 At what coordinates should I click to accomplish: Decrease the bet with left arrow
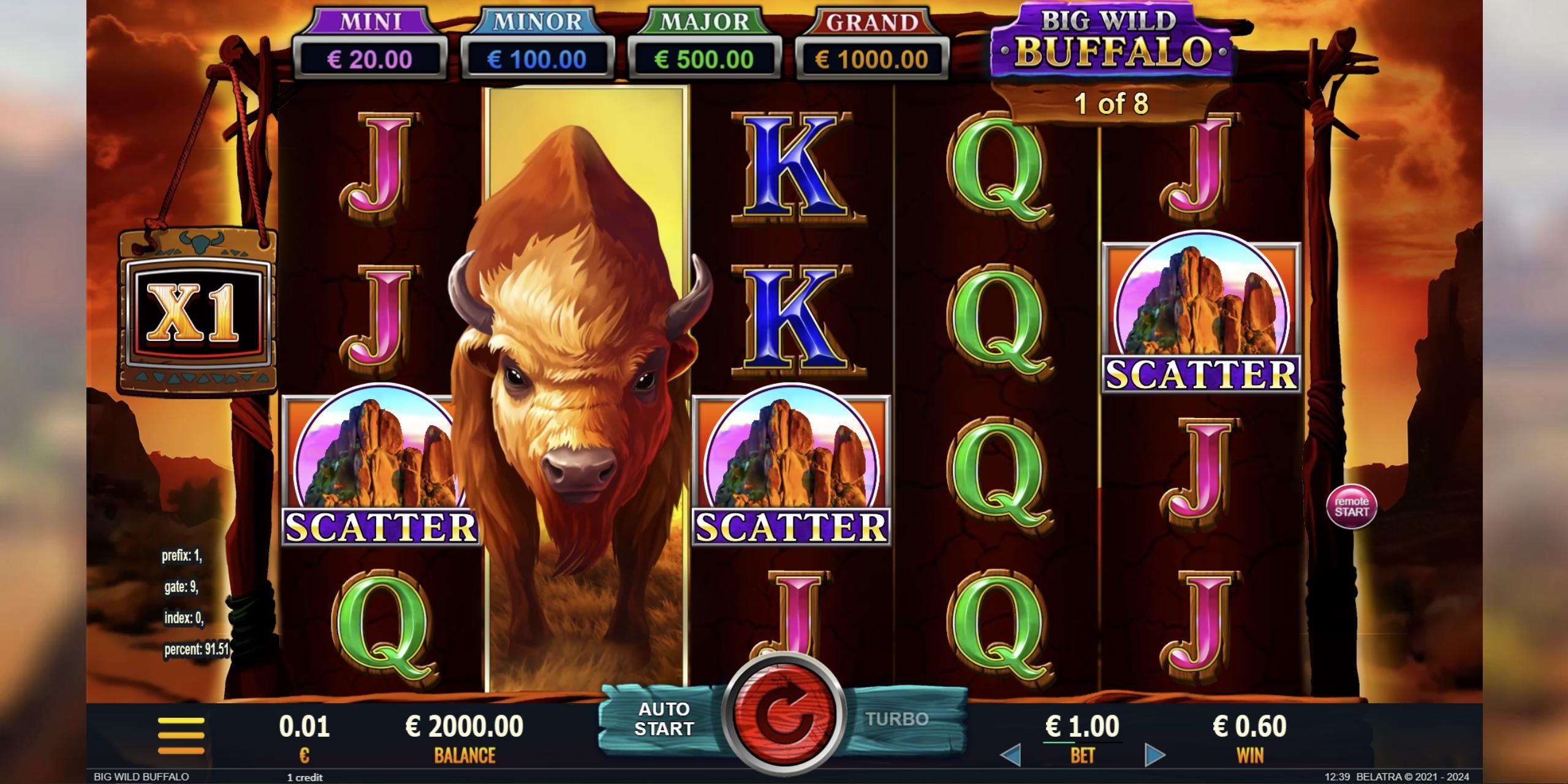[1011, 756]
